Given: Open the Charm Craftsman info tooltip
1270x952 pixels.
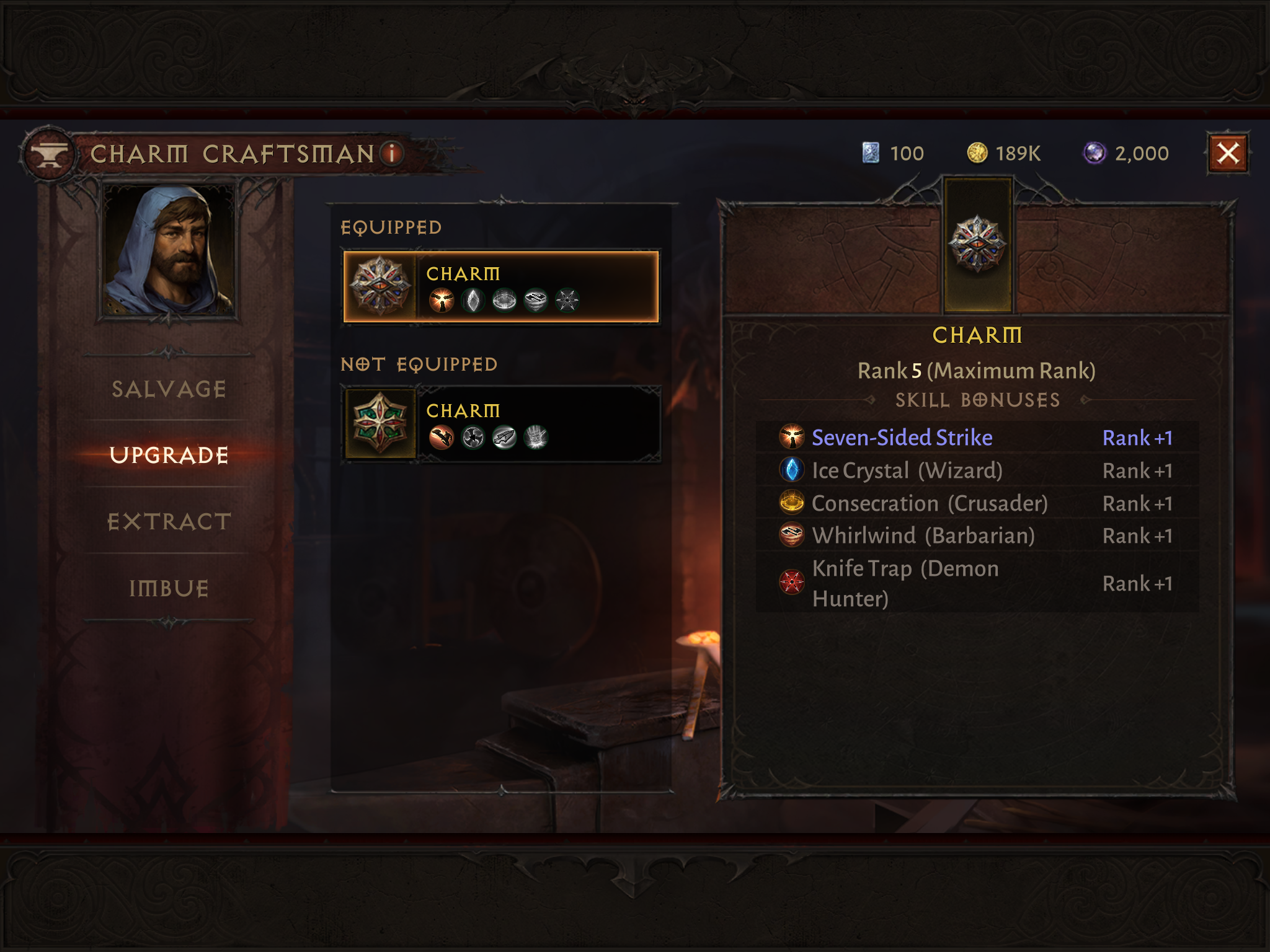Looking at the screenshot, I should tap(392, 153).
